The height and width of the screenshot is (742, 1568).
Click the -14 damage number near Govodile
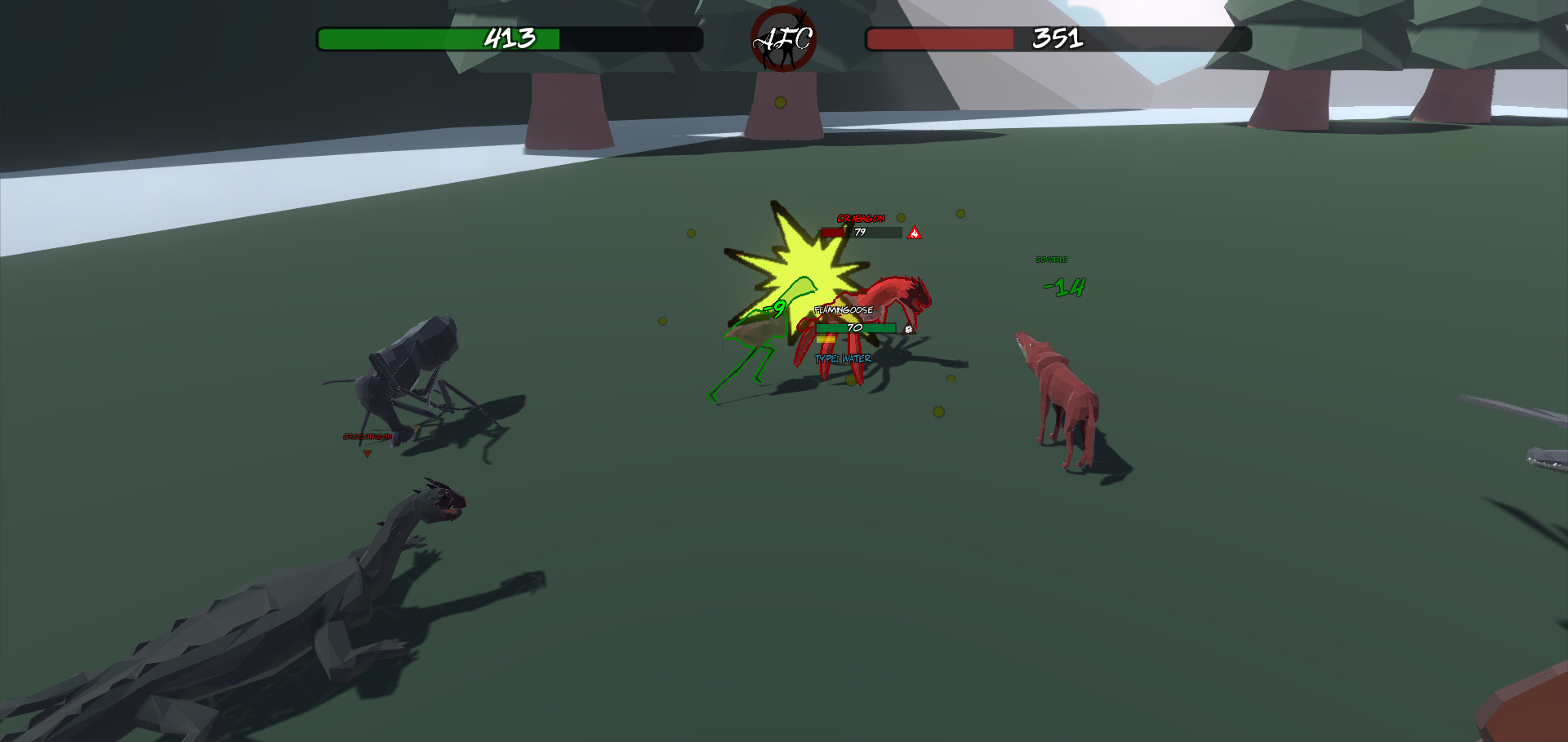[1062, 289]
